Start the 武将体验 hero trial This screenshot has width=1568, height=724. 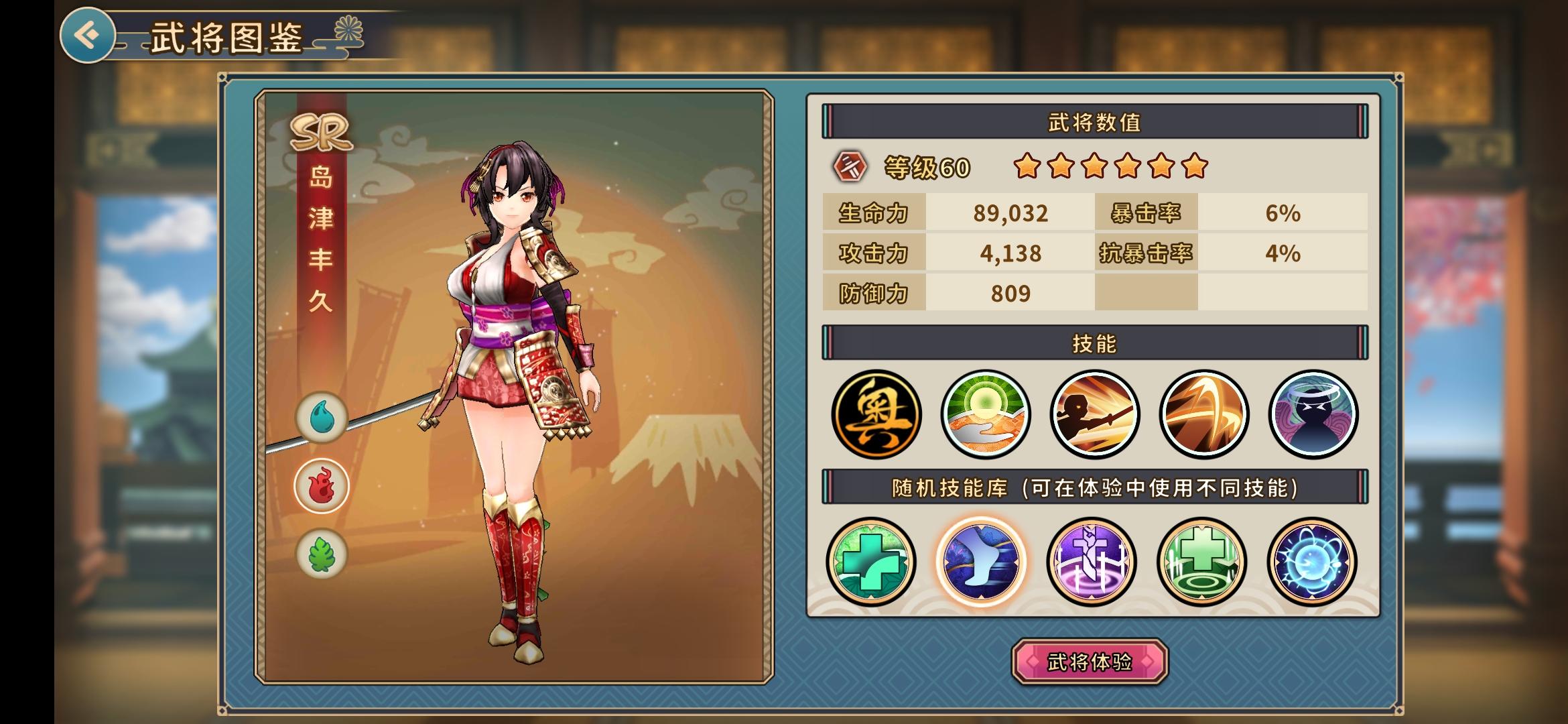1090,662
